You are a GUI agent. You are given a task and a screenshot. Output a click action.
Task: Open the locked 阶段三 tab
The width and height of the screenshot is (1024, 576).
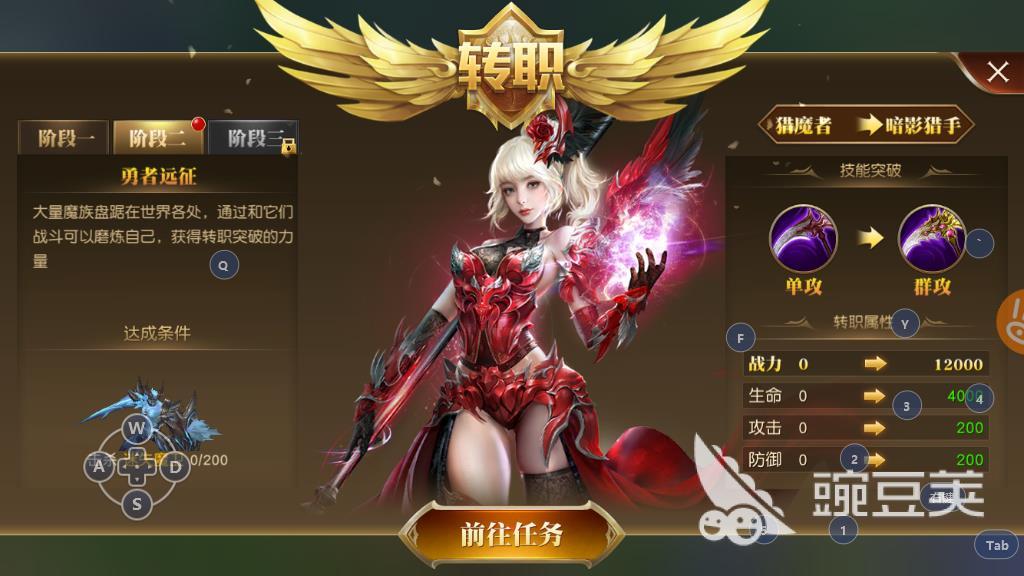(253, 138)
